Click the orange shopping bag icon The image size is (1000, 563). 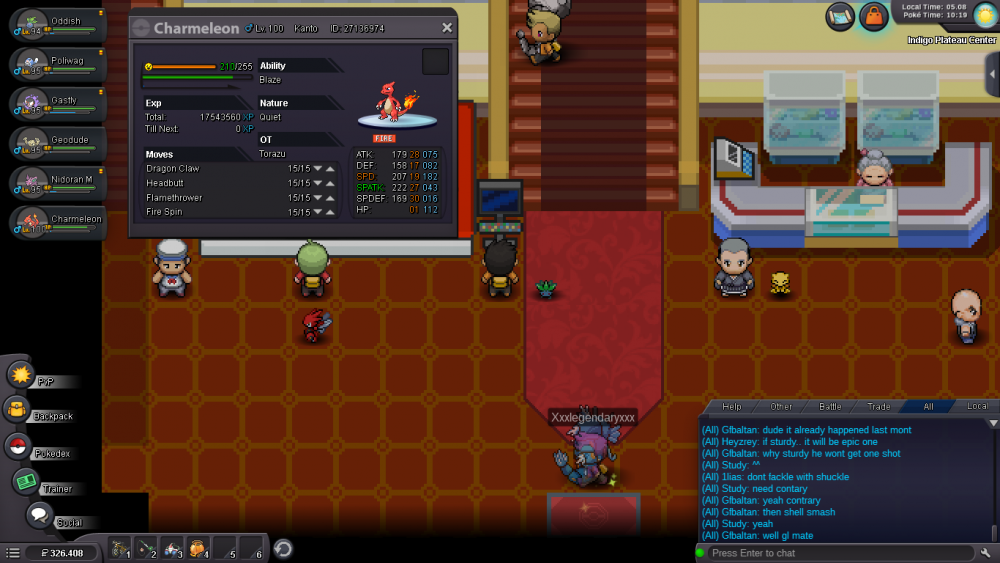click(x=873, y=16)
